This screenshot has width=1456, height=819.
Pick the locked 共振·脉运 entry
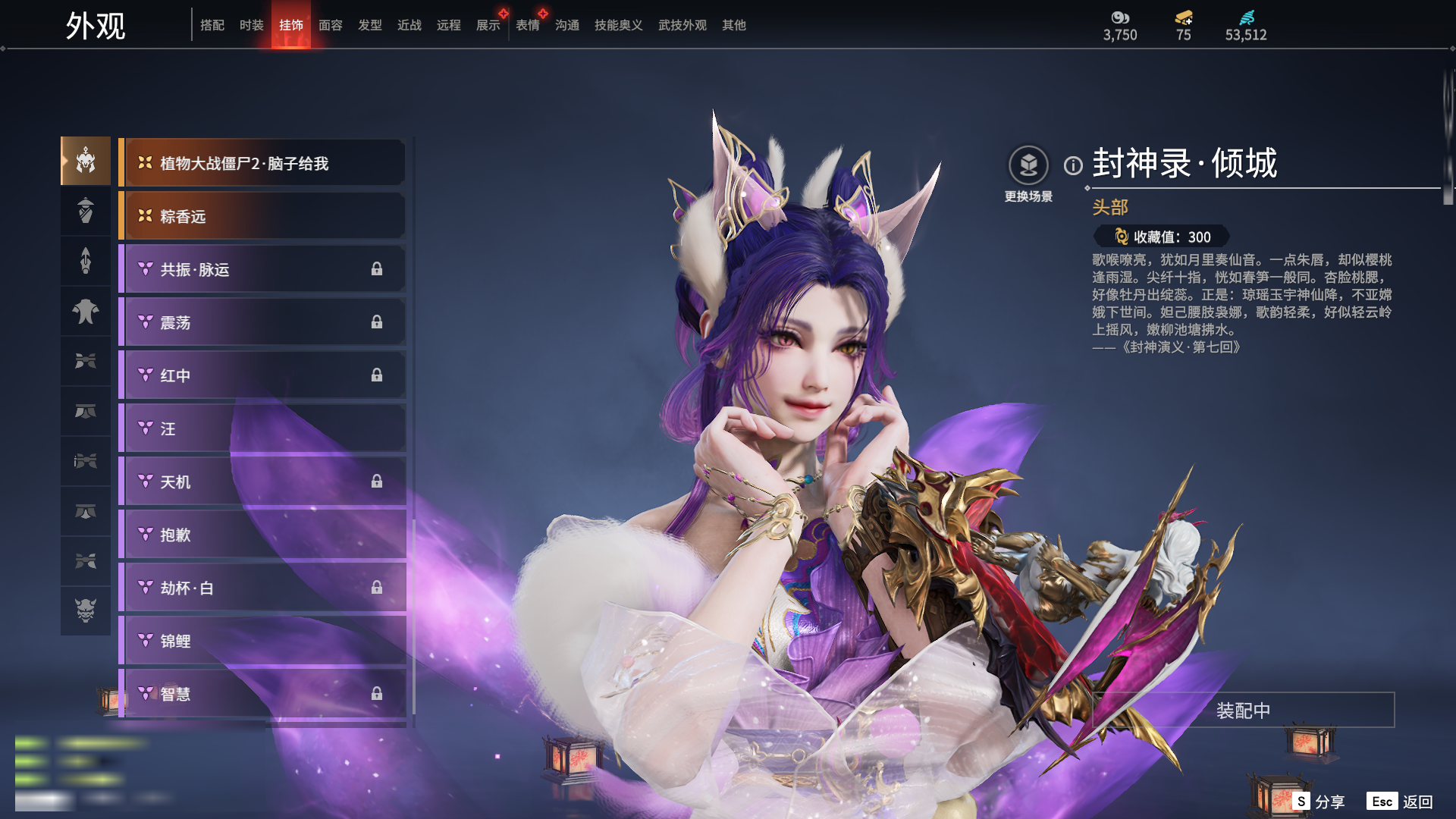[x=262, y=269]
